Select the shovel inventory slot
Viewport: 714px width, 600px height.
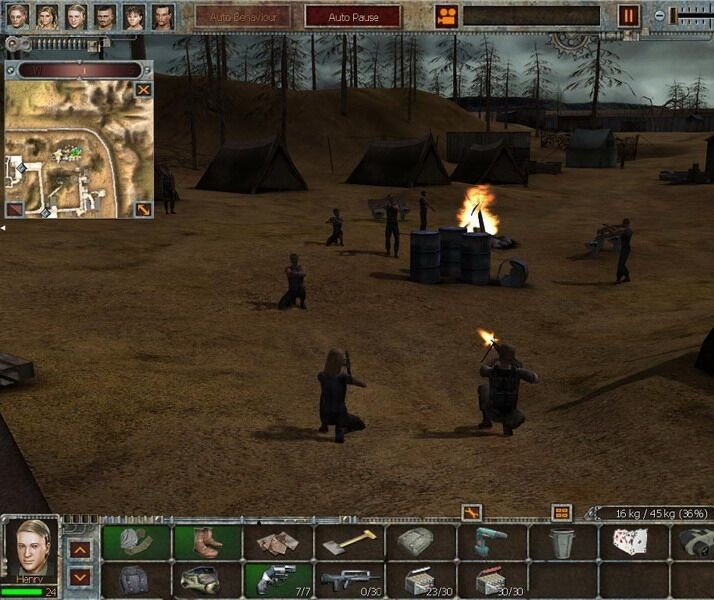coord(350,542)
